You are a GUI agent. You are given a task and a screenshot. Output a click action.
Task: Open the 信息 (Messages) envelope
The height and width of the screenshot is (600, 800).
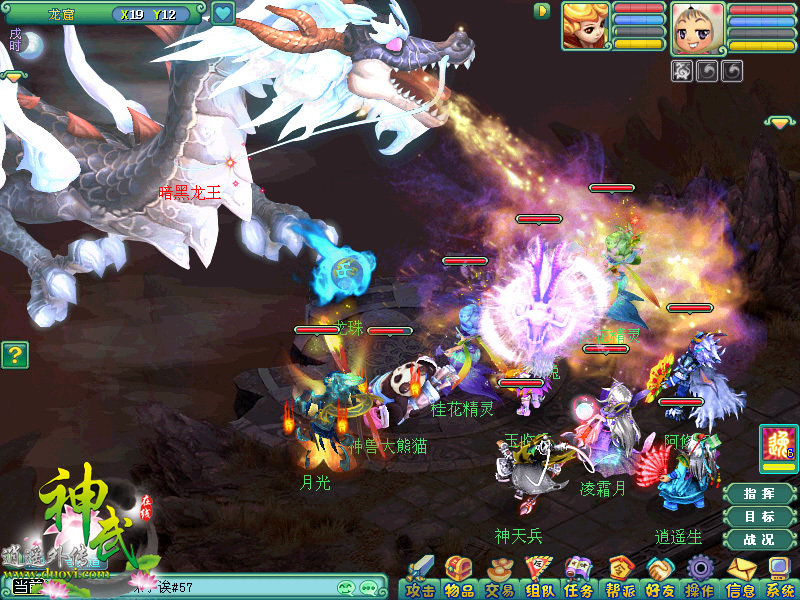741,578
